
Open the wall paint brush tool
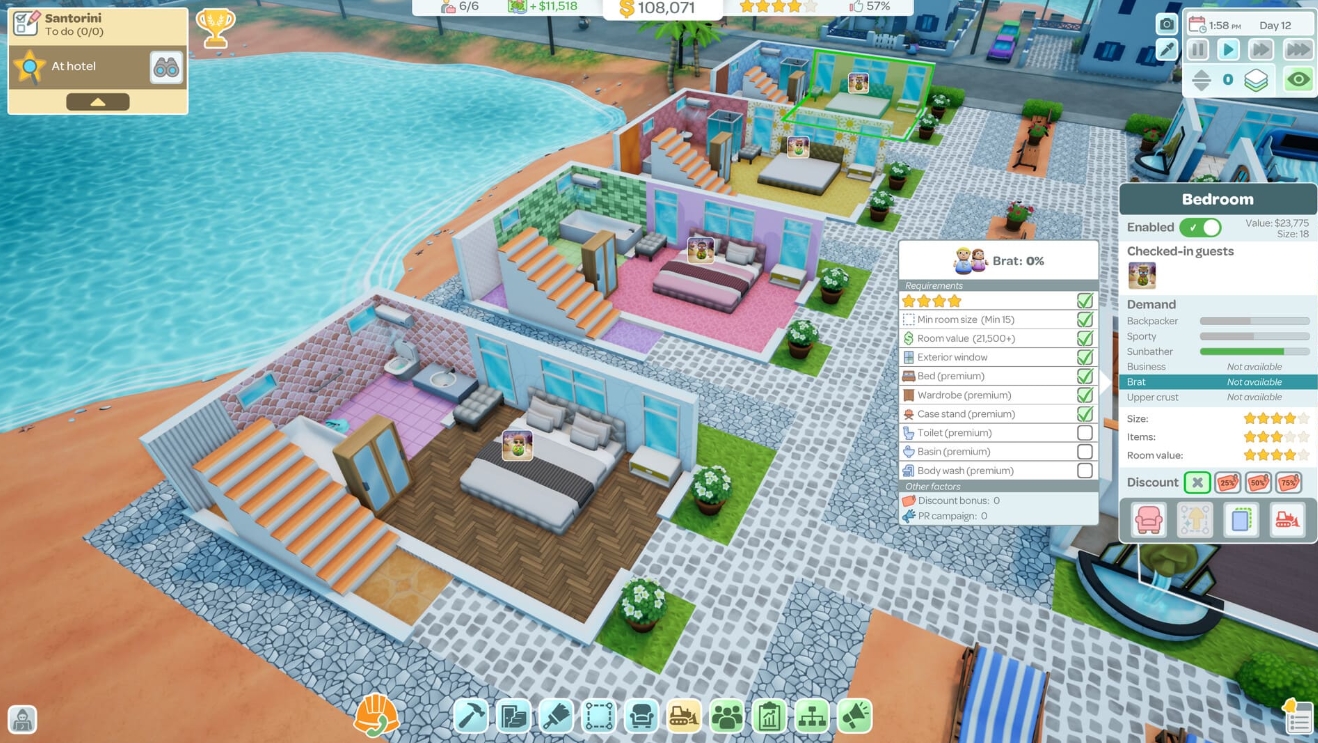click(x=555, y=716)
